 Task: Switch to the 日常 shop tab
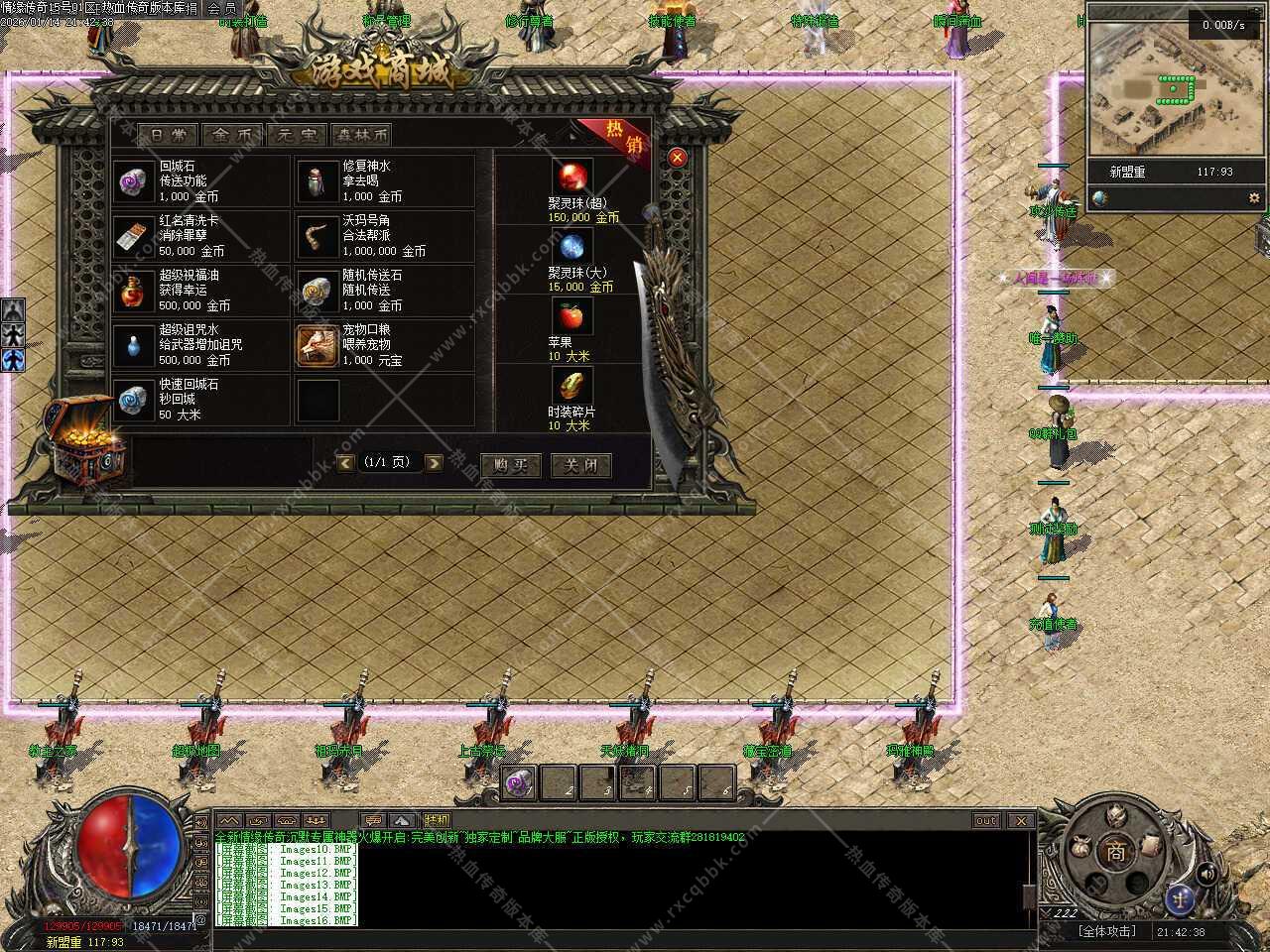coord(168,135)
